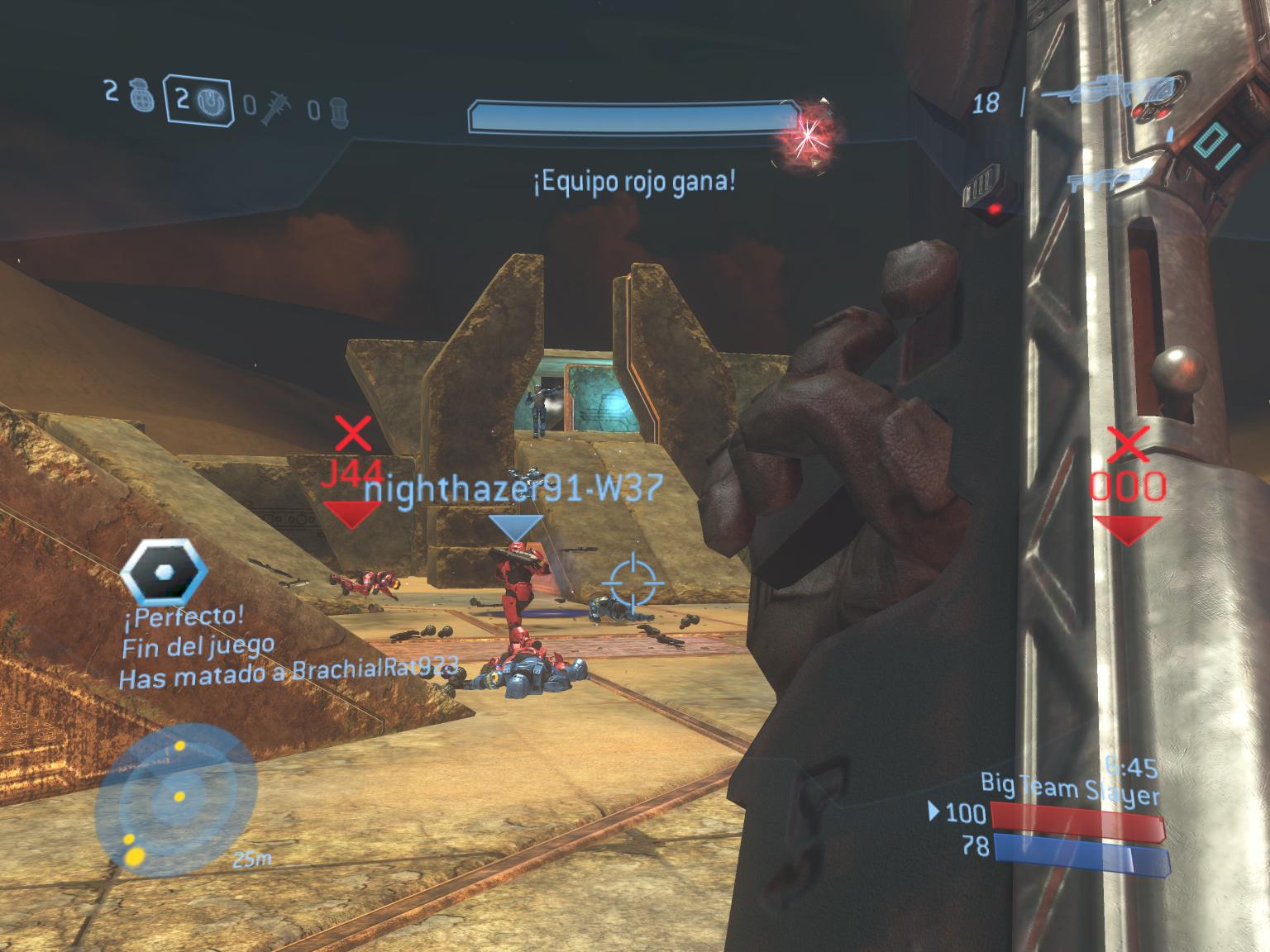This screenshot has width=1270, height=952.
Task: Expand the red arrow below J44
Action: tap(354, 516)
